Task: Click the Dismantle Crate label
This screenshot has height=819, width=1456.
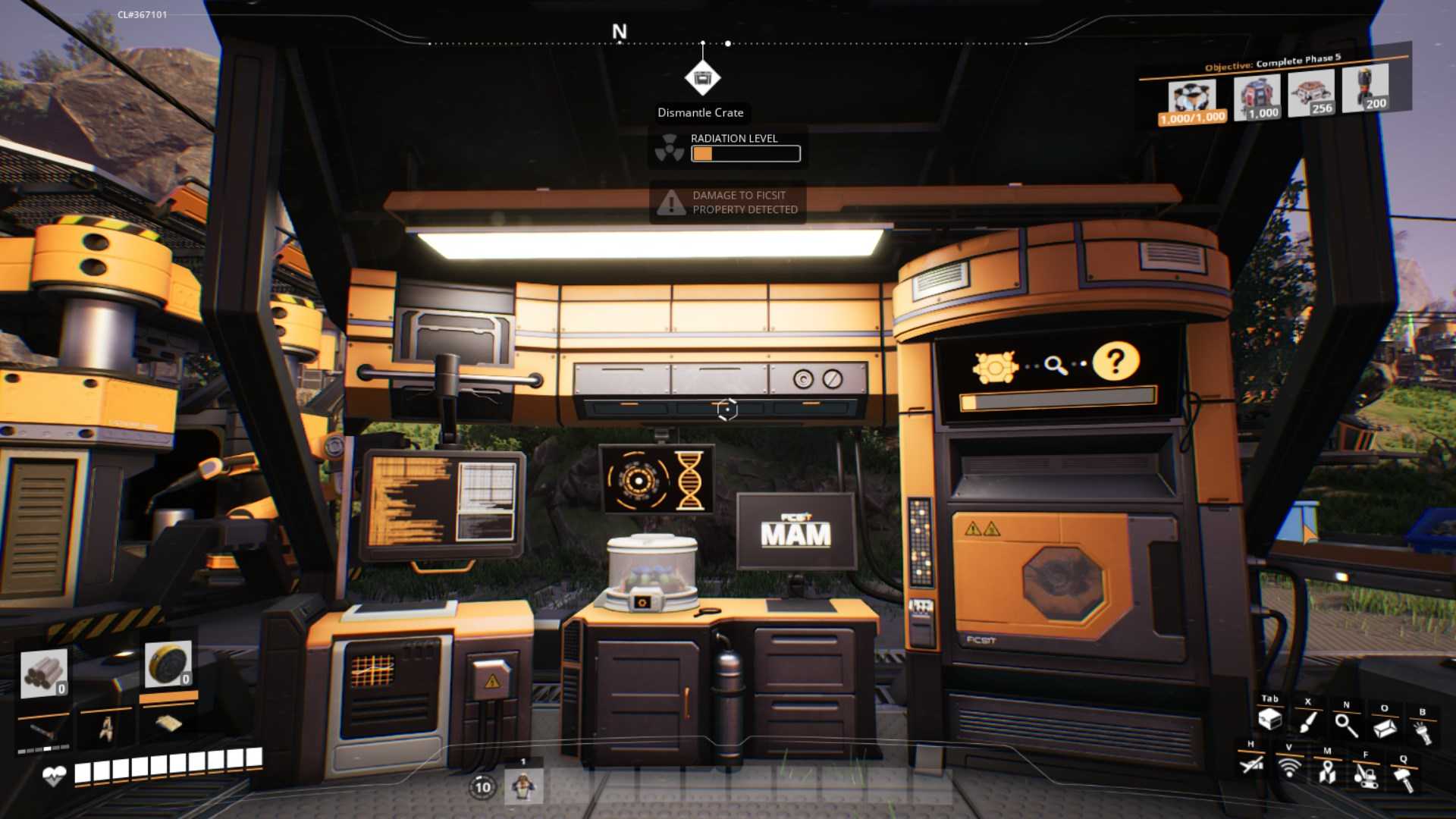Action: pos(701,112)
